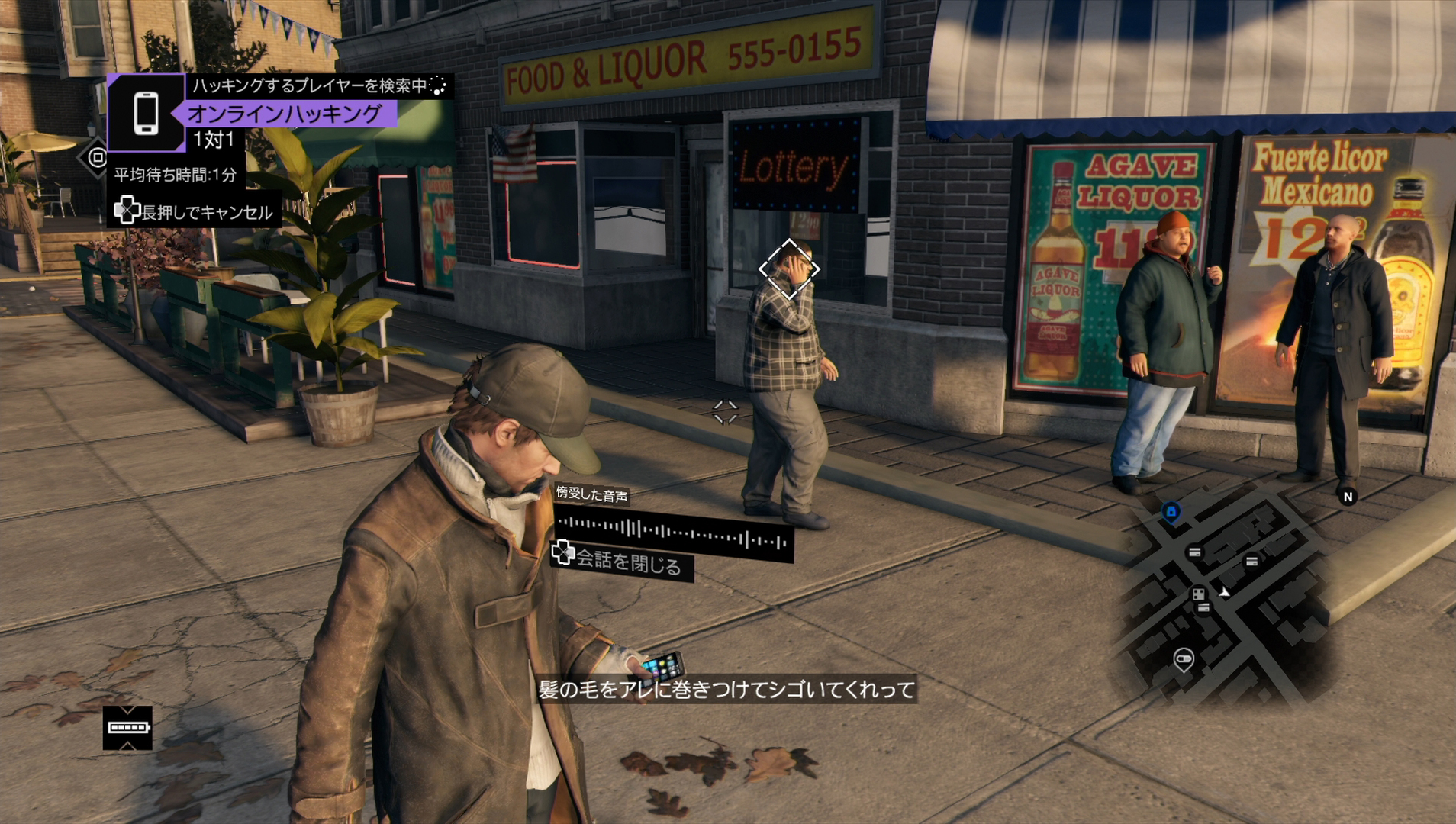Screen dimensions: 1456x824
Task: Click the diamond square icon beside the notification
Action: click(96, 157)
